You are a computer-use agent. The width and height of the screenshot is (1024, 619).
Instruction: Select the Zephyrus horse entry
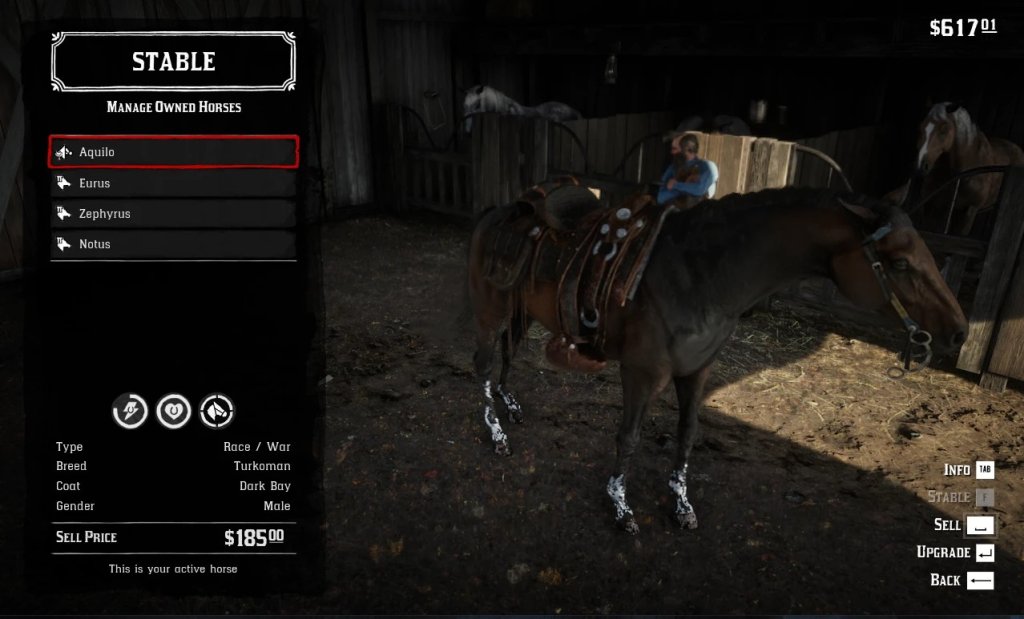pos(173,214)
